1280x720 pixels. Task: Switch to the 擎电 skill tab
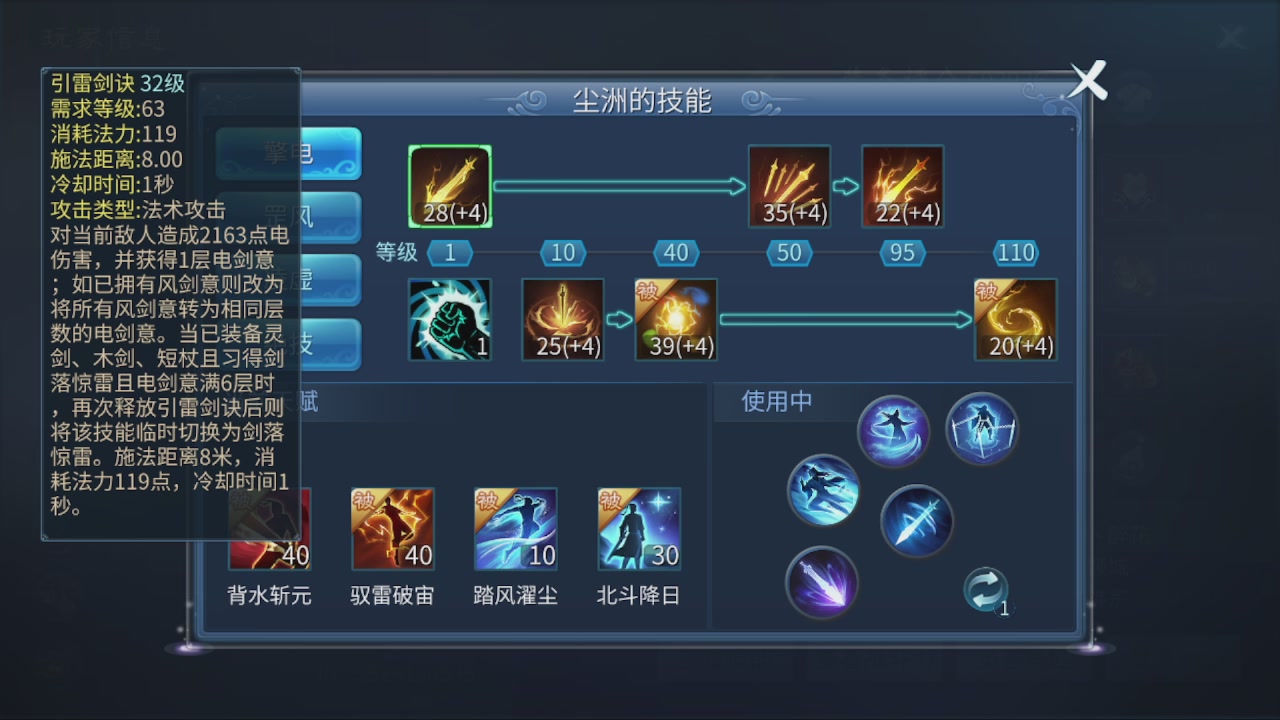click(289, 155)
